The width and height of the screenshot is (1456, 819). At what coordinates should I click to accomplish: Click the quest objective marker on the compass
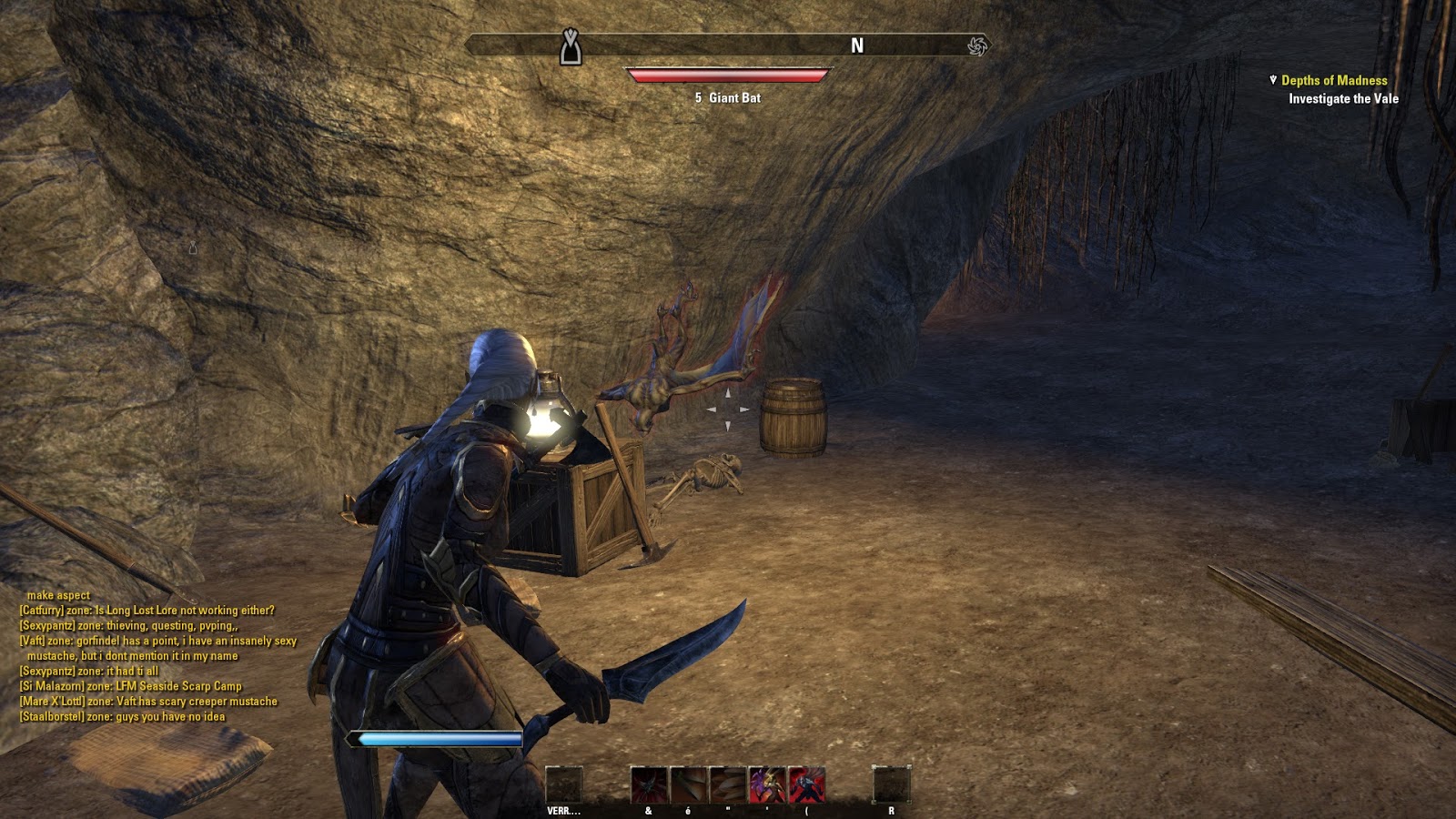tap(571, 47)
